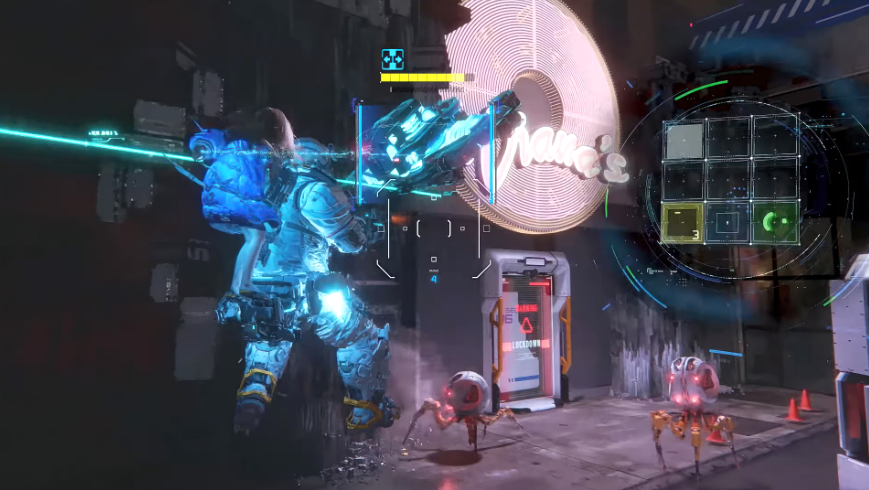Image resolution: width=869 pixels, height=490 pixels.
Task: Select the solid grey grid slot
Action: 684,141
